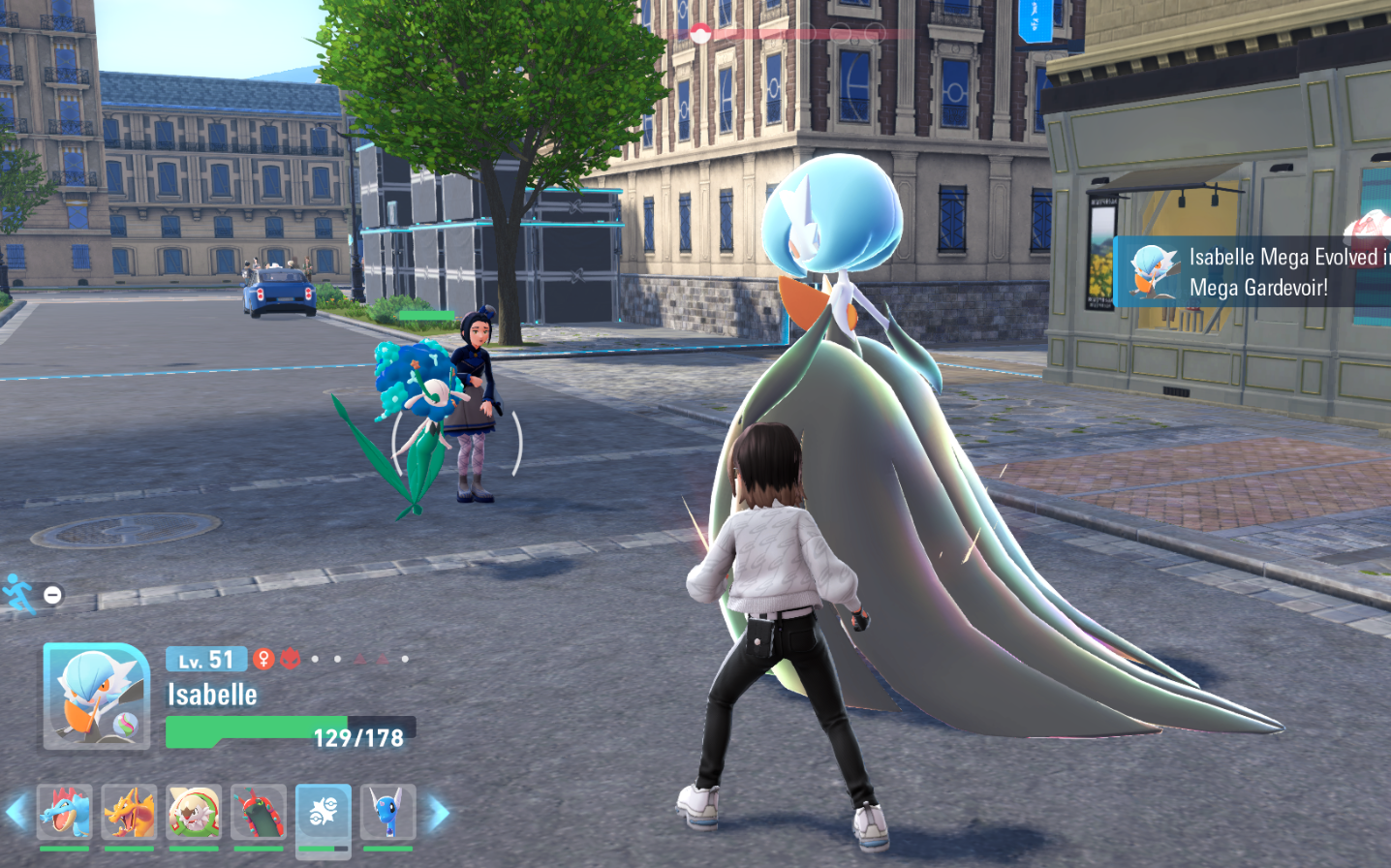Click the right arrow beside the party row
Screen dimensions: 1391x868
[x=438, y=813]
